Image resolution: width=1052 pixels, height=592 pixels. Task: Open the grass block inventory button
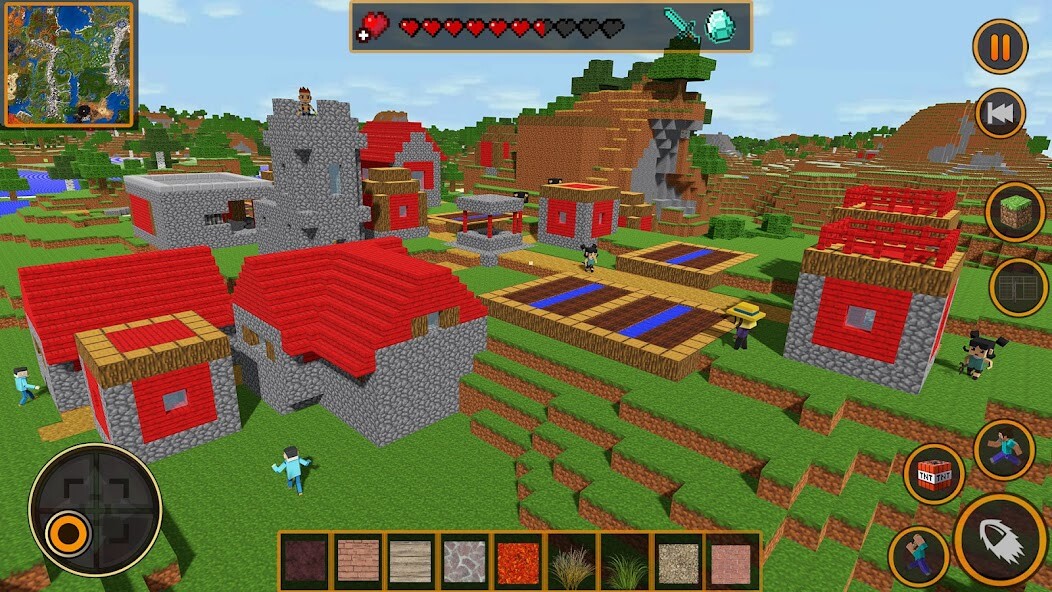[x=1015, y=212]
